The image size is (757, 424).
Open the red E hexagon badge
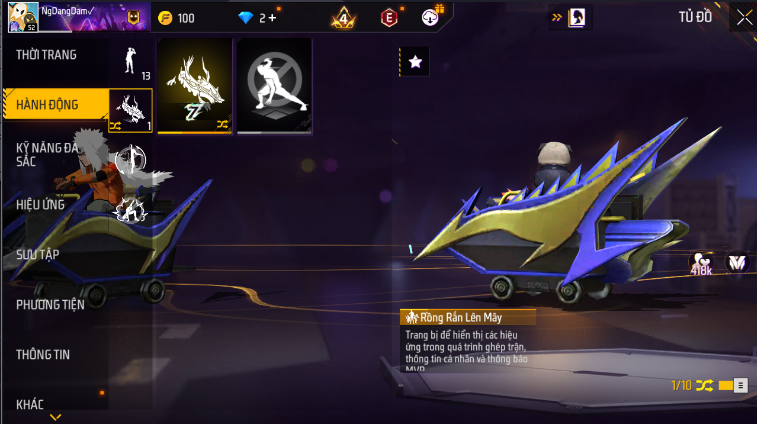(389, 17)
